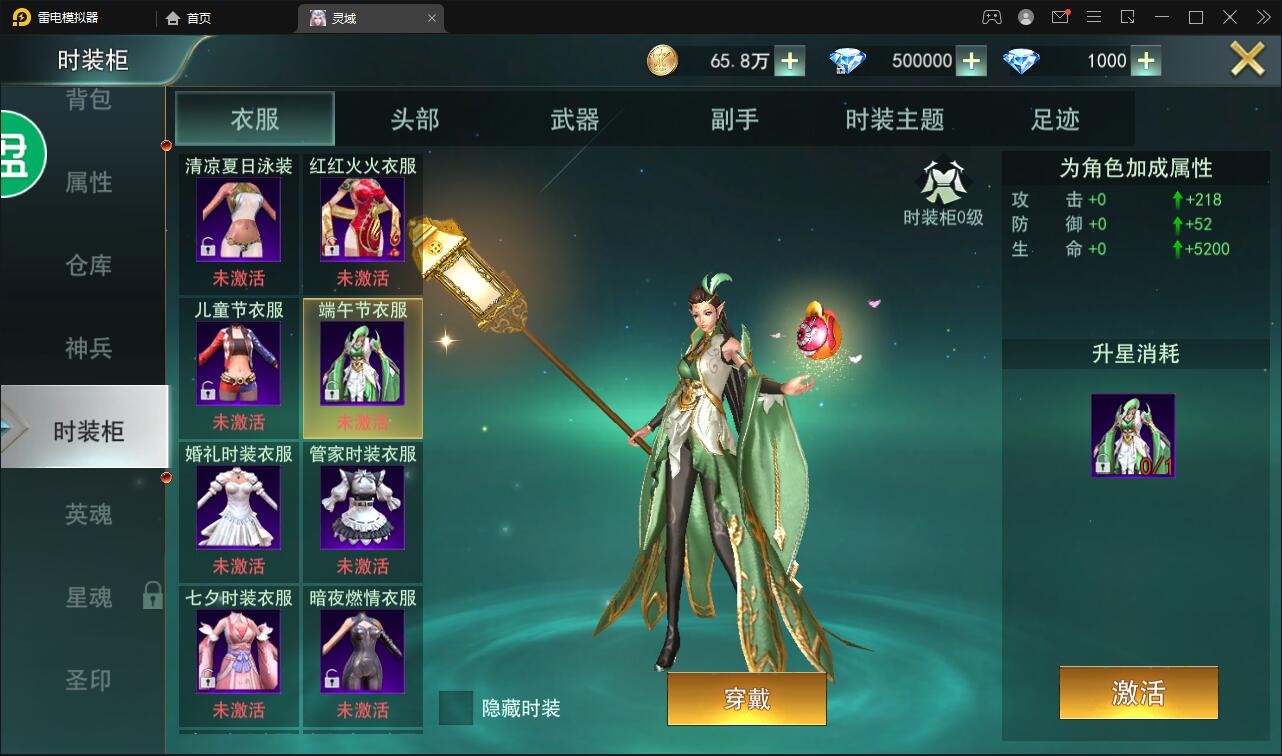Click the gamepad icon in the emulator titlebar
This screenshot has height=756, width=1282.
point(991,17)
